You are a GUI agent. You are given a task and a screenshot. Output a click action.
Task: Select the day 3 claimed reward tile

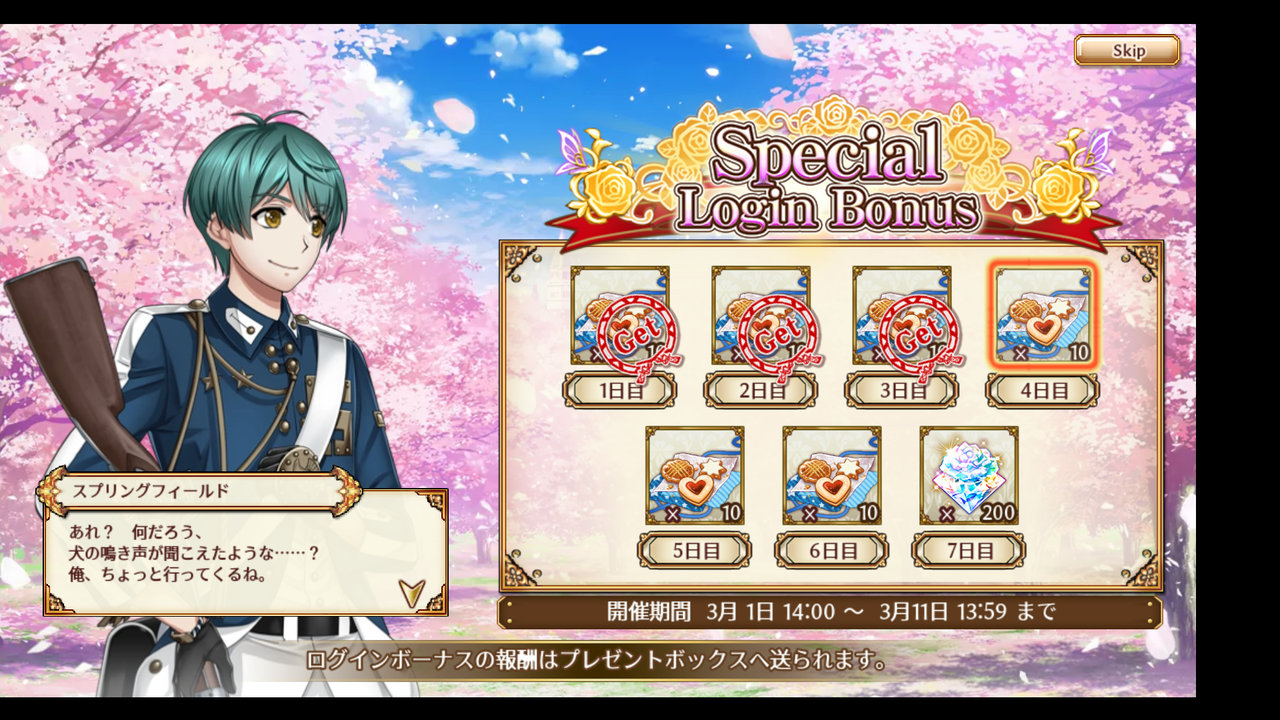tap(902, 316)
